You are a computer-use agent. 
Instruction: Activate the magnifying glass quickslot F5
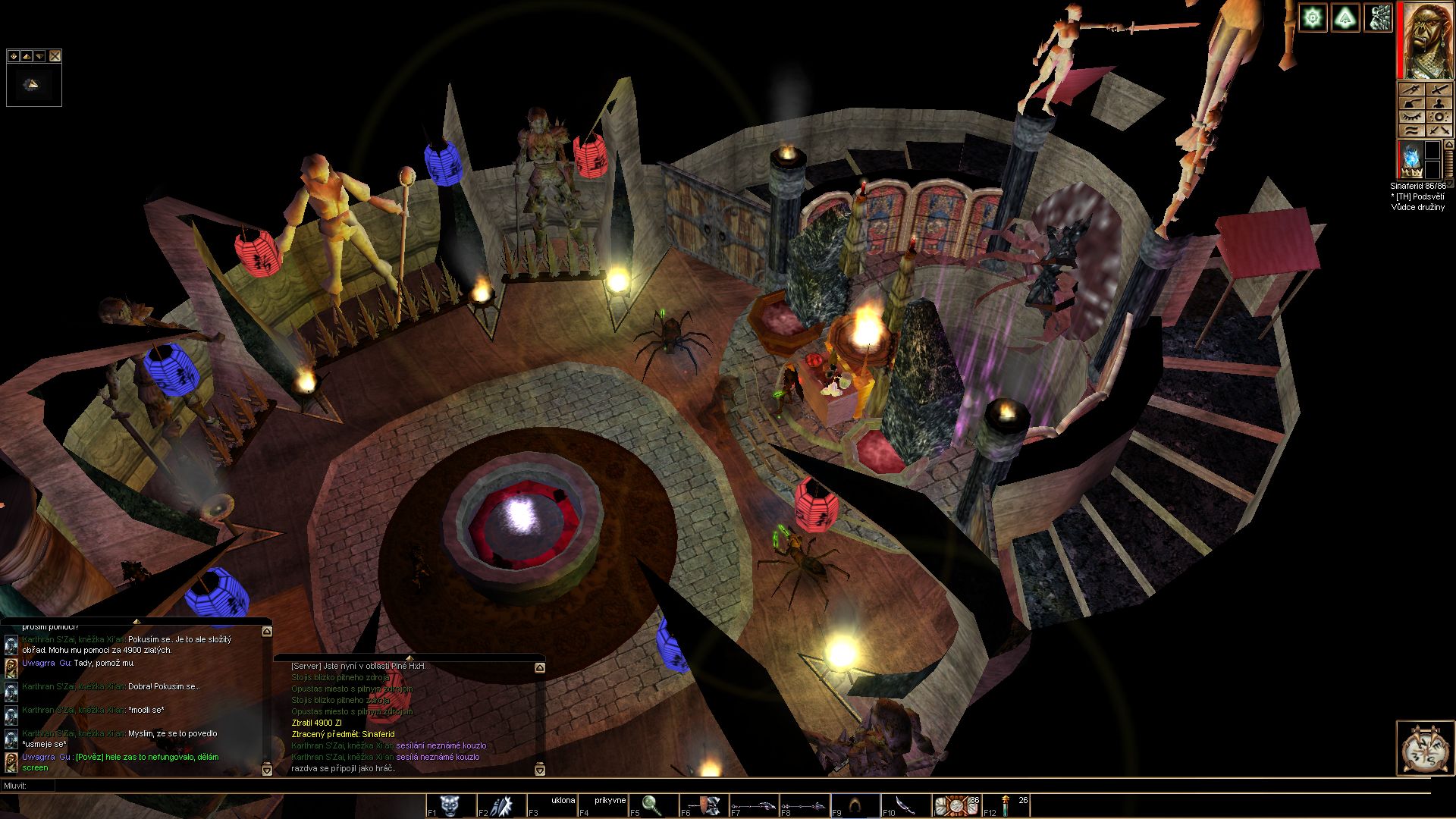[x=652, y=805]
